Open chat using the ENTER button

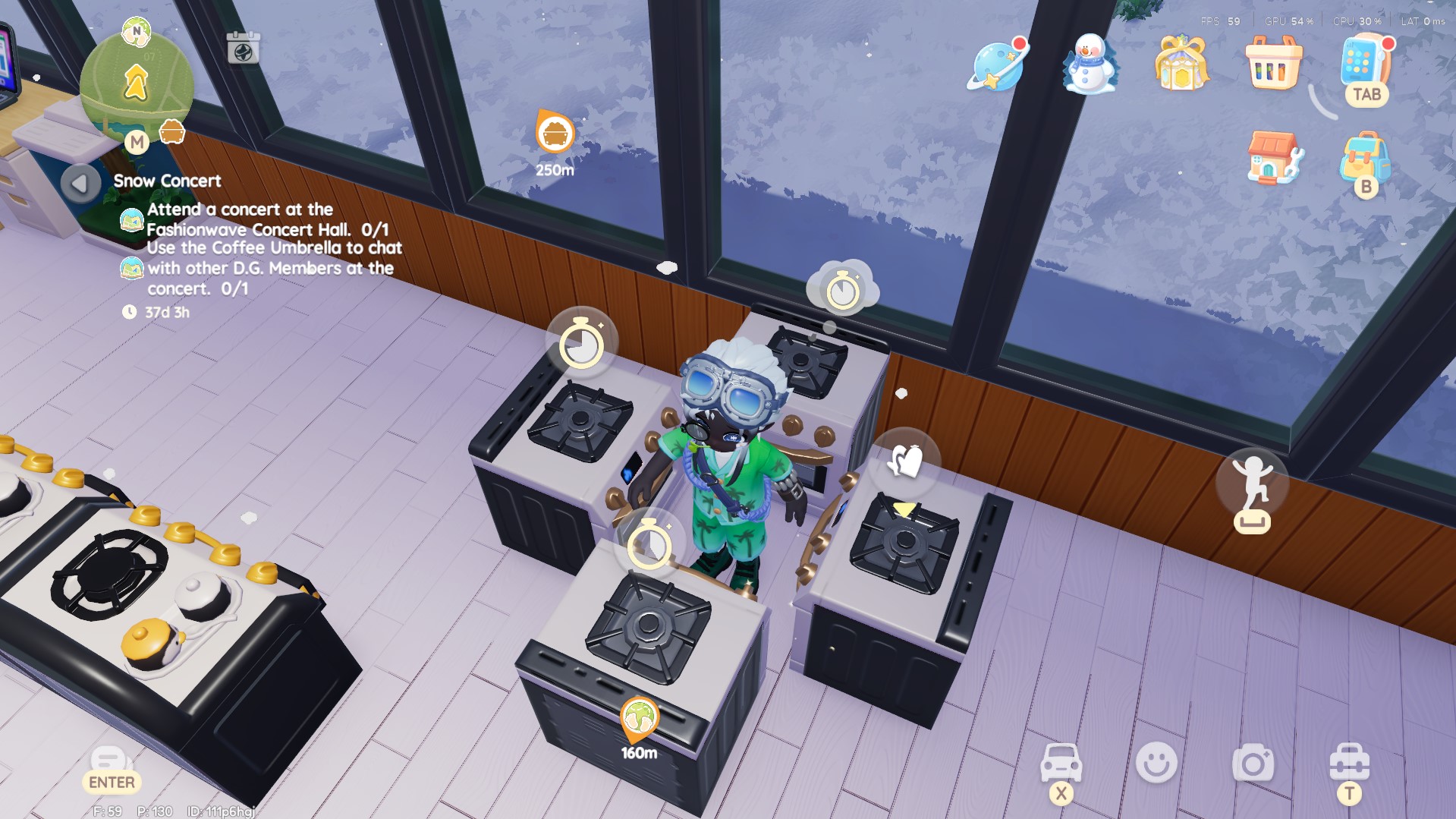(111, 767)
